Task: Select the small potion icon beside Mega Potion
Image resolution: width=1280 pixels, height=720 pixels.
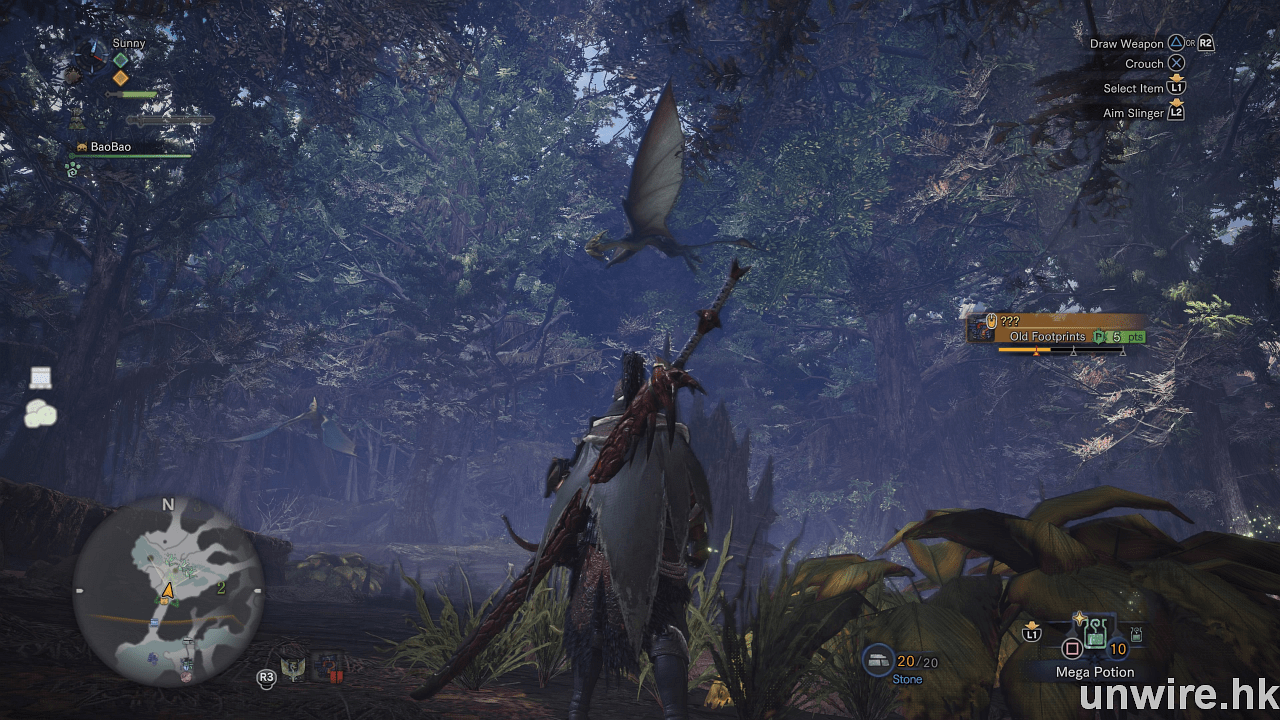Action: (1135, 636)
